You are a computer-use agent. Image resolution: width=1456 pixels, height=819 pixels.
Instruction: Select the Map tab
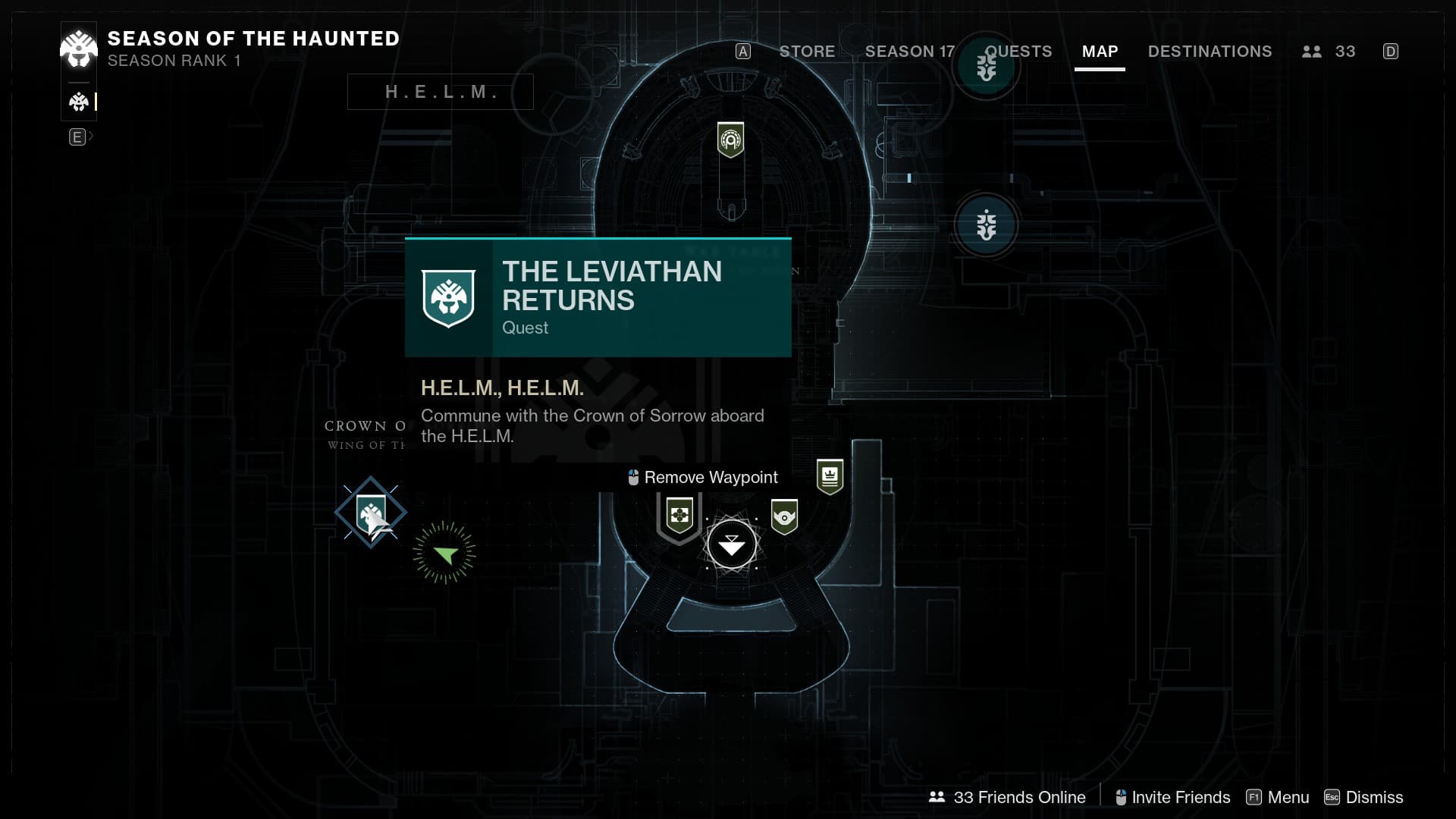tap(1100, 52)
